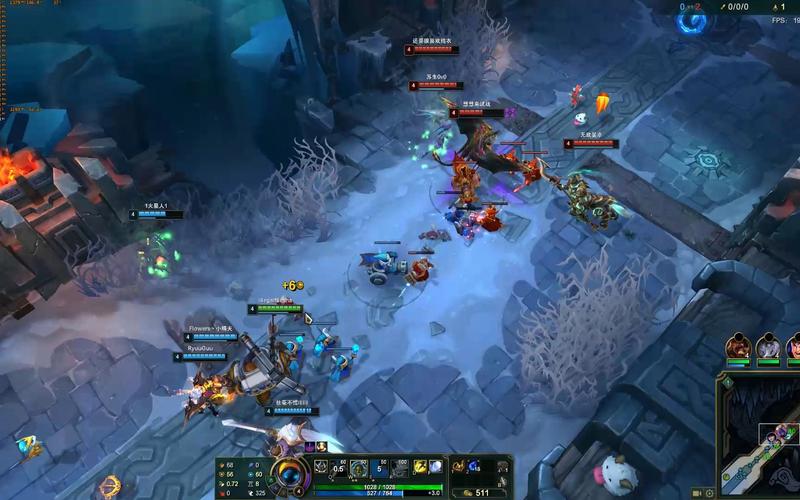This screenshot has width=800, height=500.
Task: Choose the pale white ally portrait above the minimap
Action: [768, 347]
